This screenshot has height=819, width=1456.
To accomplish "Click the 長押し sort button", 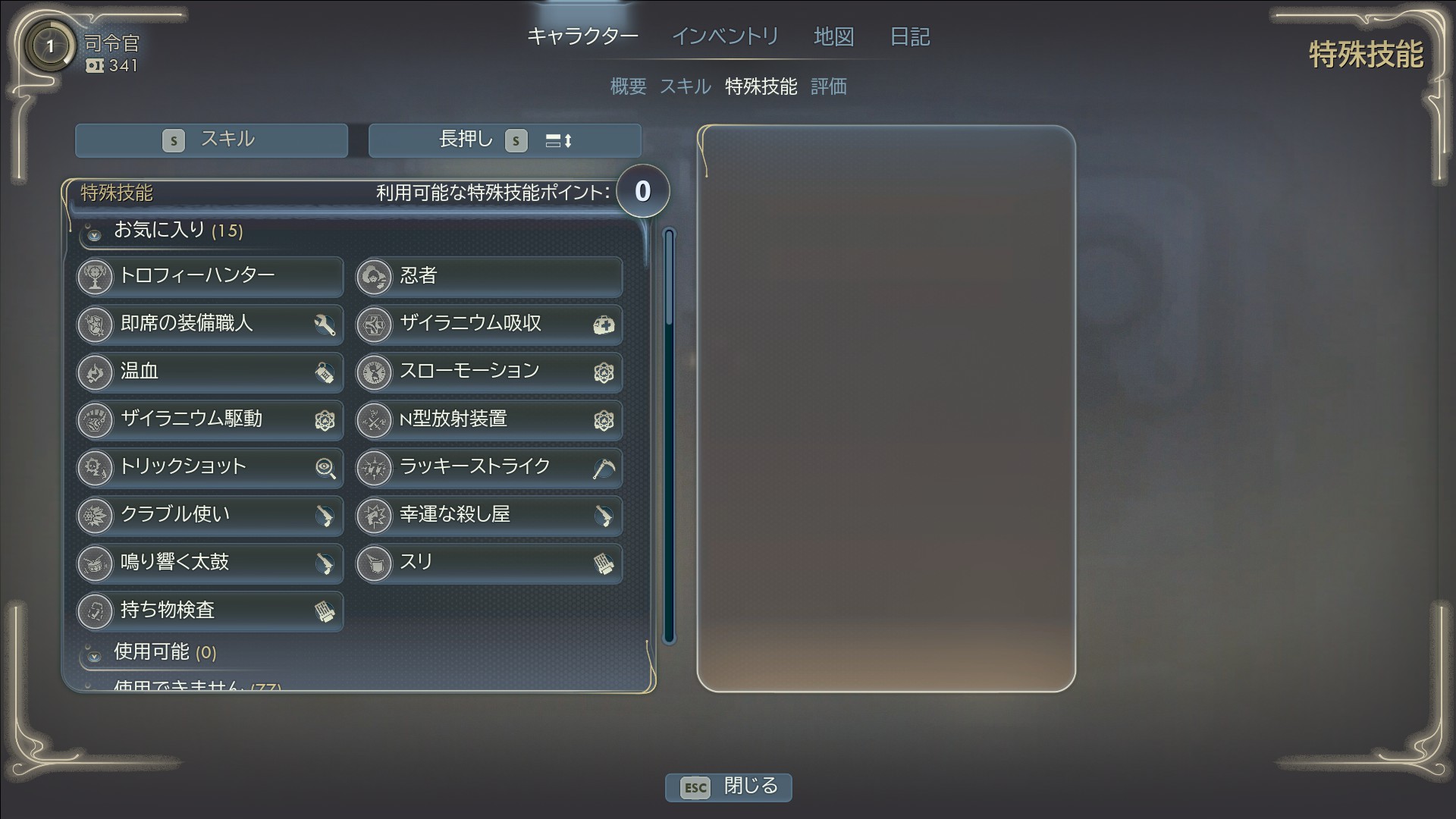I will 505,140.
